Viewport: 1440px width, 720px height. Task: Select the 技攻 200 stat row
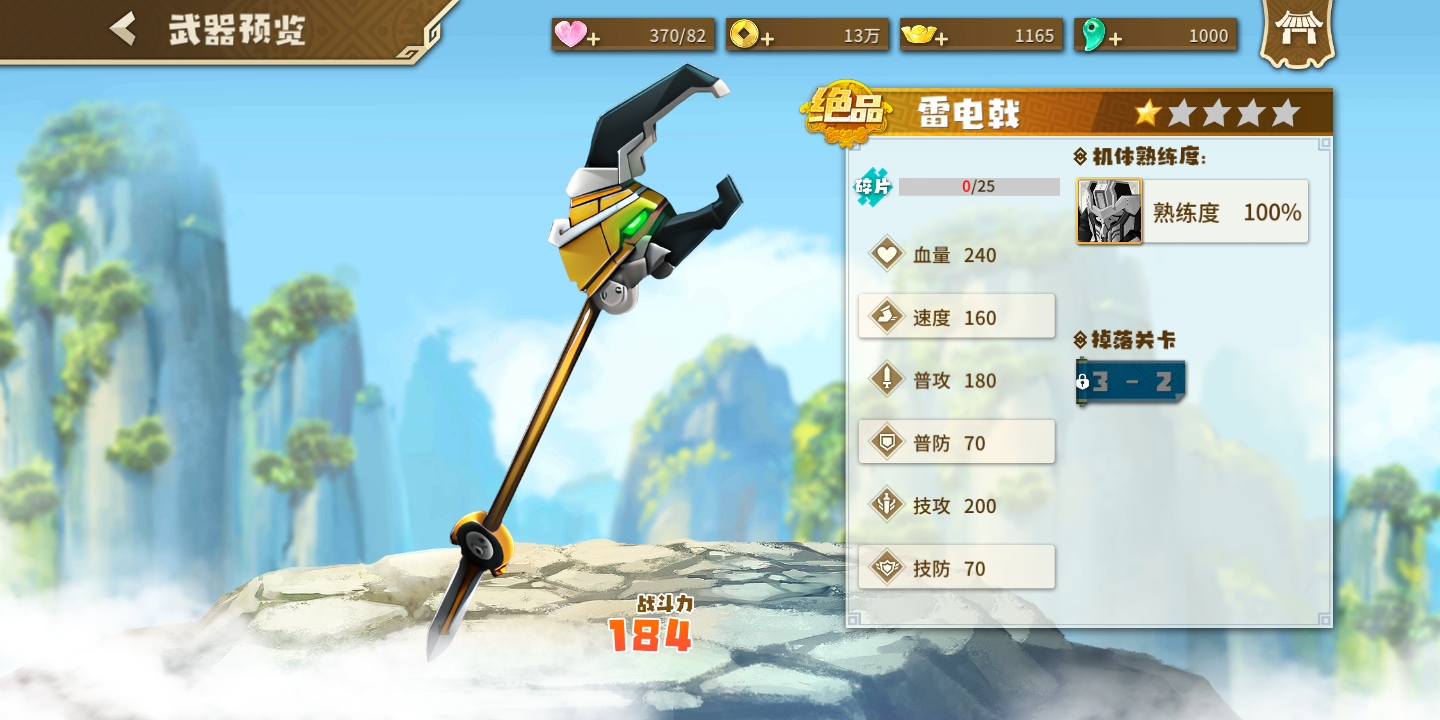tap(956, 505)
